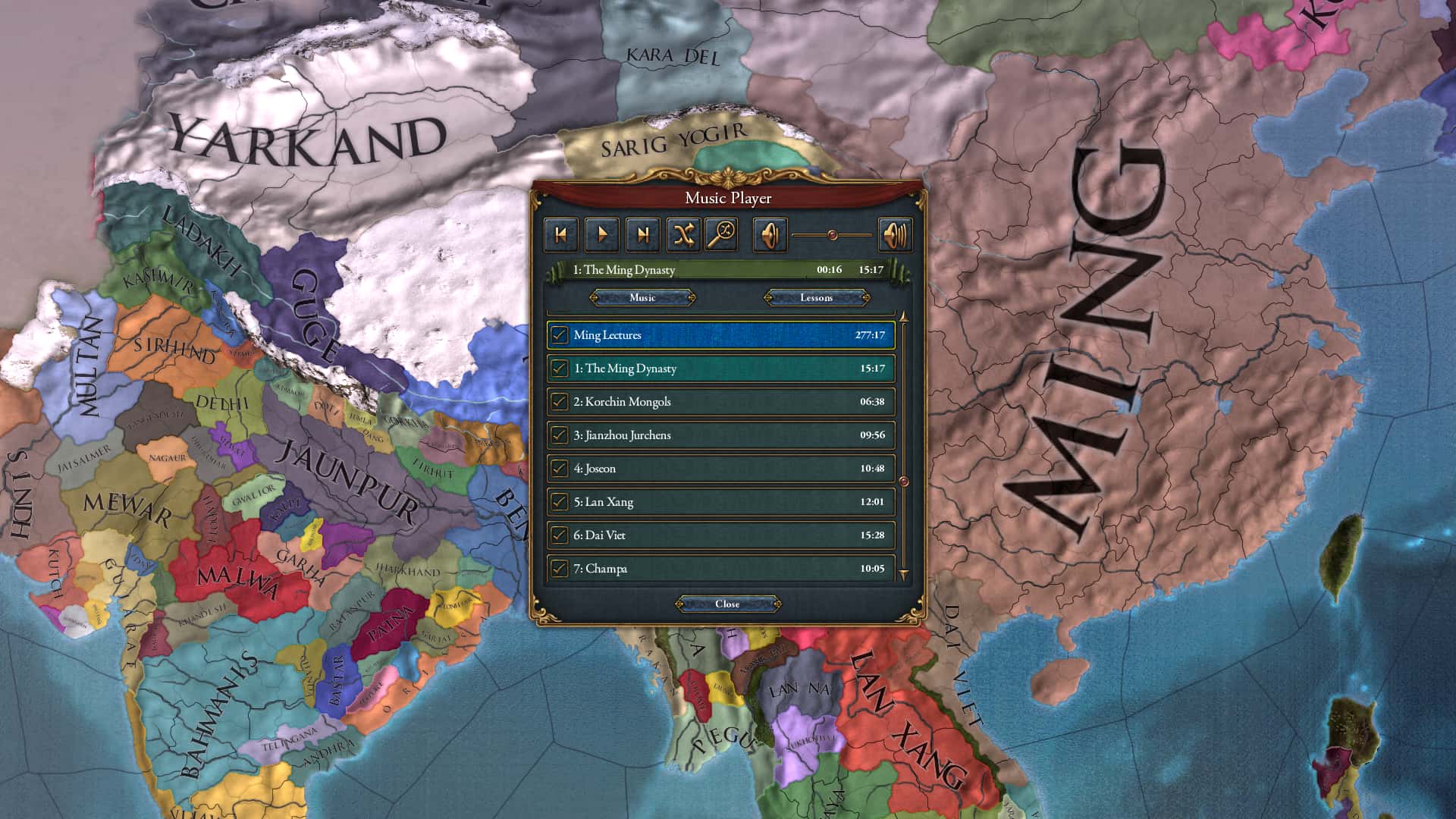Open the shuffle search magnifier icon
This screenshot has width=1456, height=819.
722,234
